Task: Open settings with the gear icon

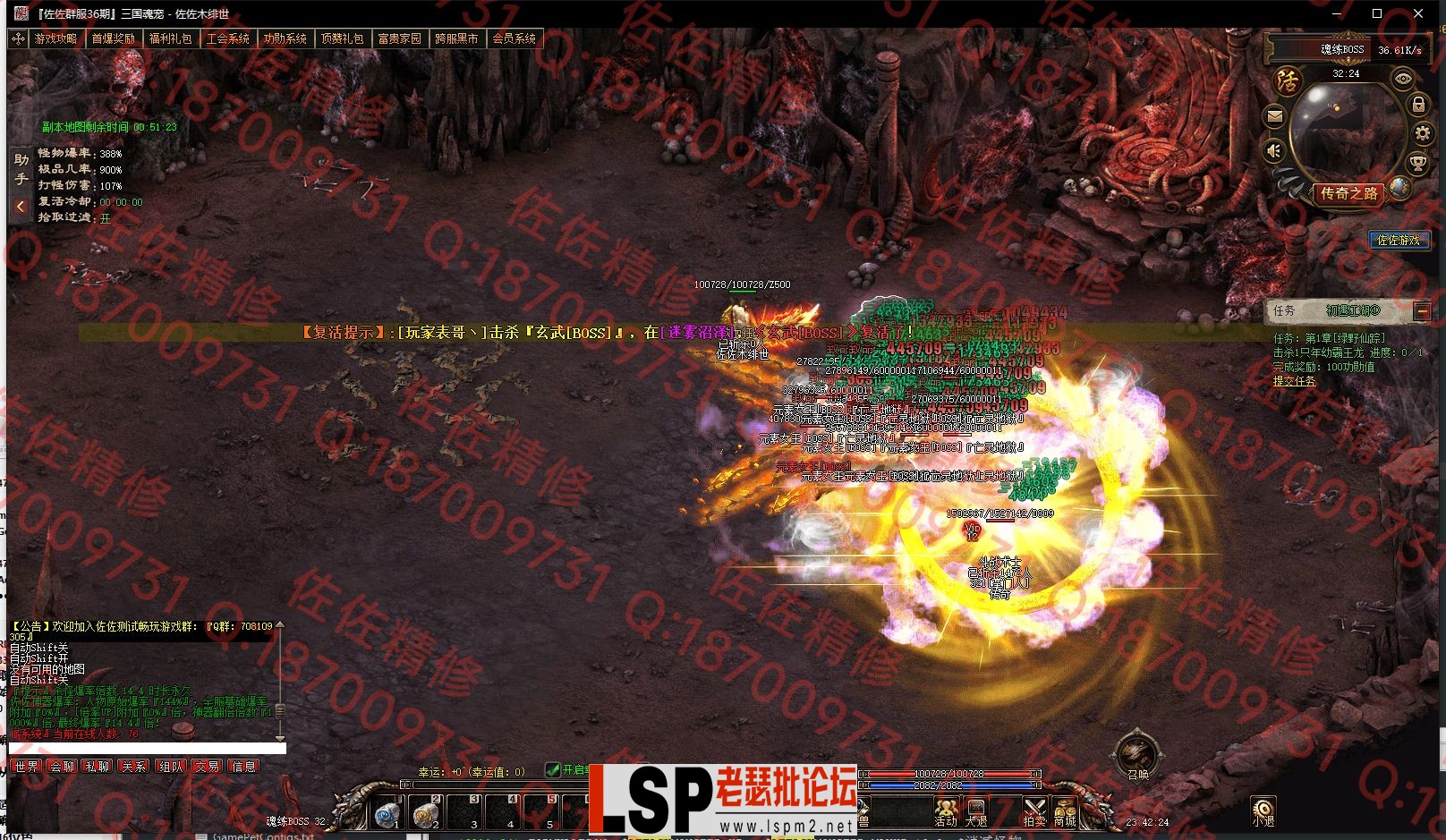Action: [x=1423, y=134]
